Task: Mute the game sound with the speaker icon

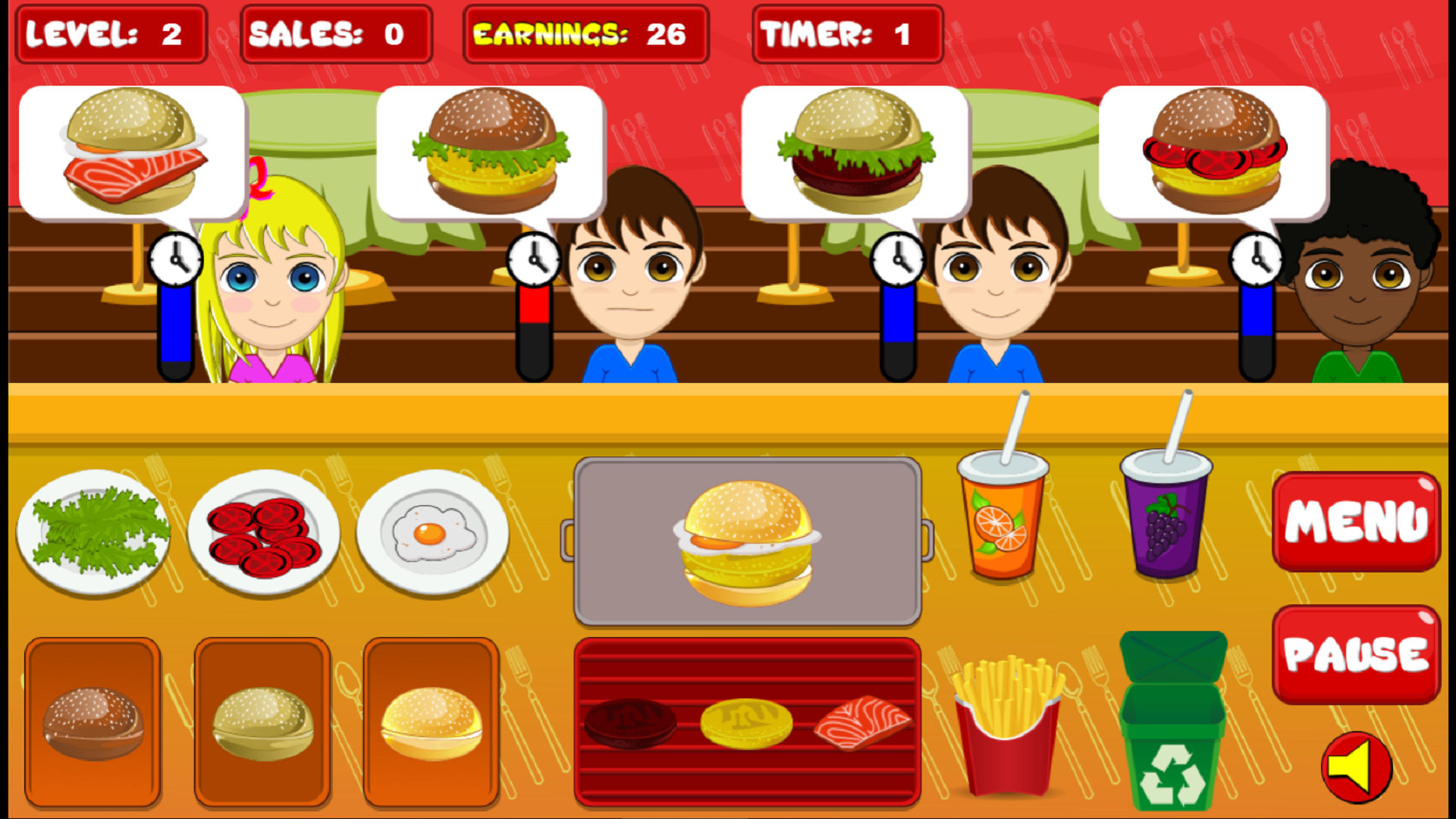Action: point(1357,767)
